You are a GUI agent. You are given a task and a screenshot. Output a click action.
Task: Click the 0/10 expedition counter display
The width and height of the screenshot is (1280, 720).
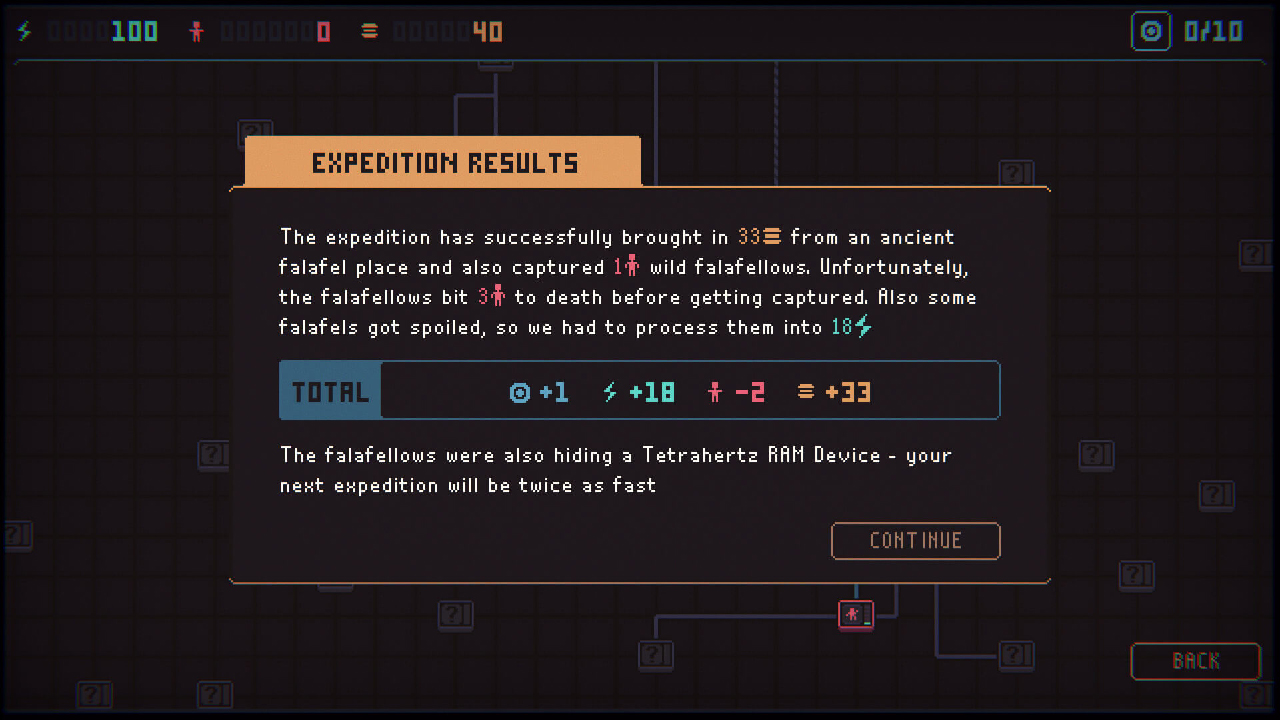[x=1213, y=31]
